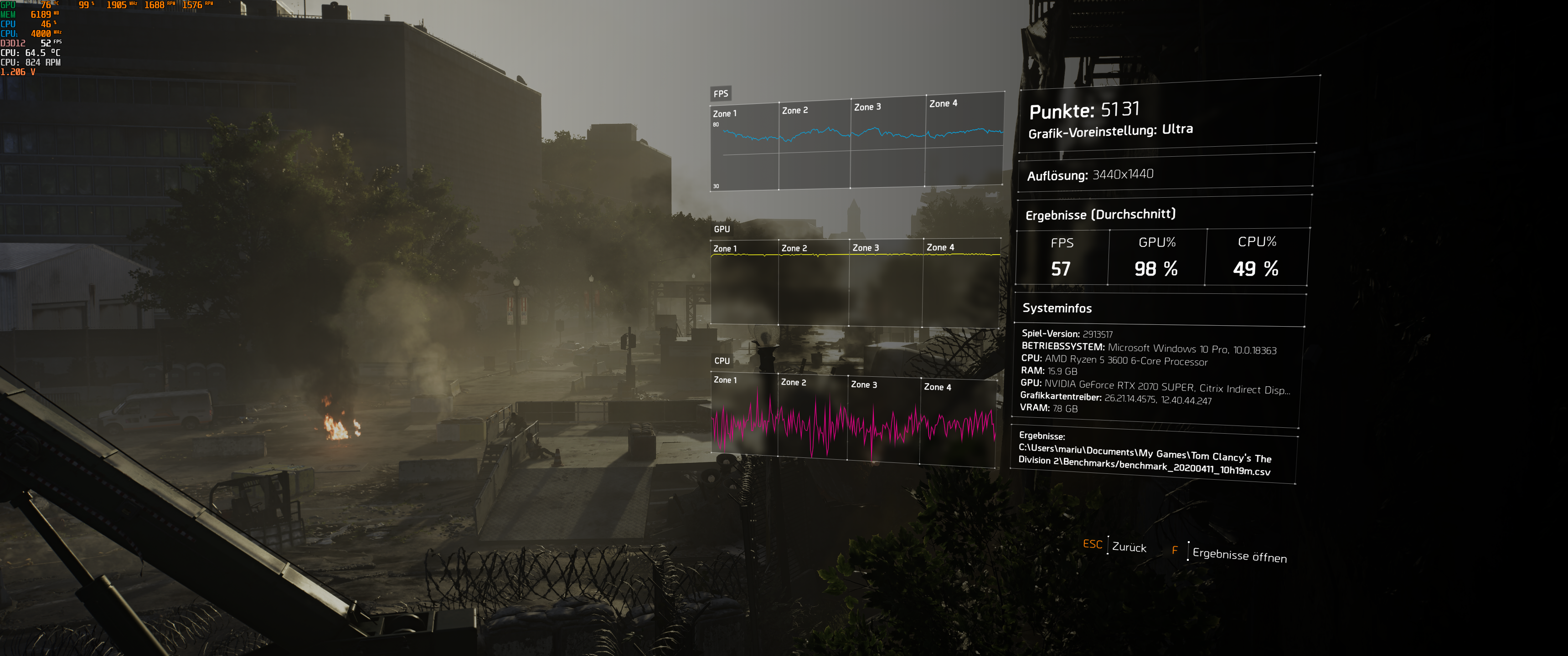
Task: Switch to Zone 2 tab on FPS graph
Action: 794,110
